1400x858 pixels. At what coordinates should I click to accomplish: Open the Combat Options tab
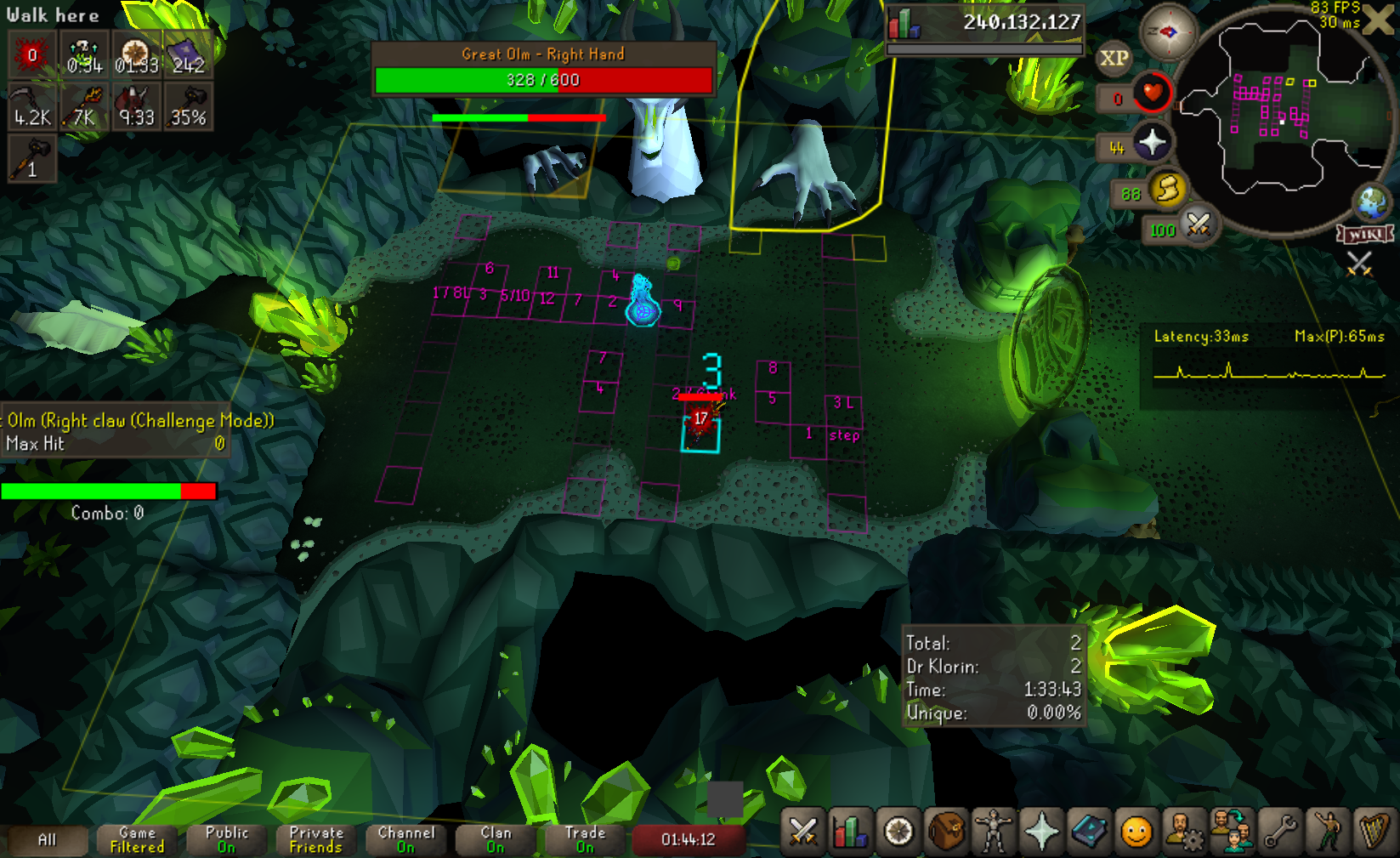pyautogui.click(x=803, y=831)
